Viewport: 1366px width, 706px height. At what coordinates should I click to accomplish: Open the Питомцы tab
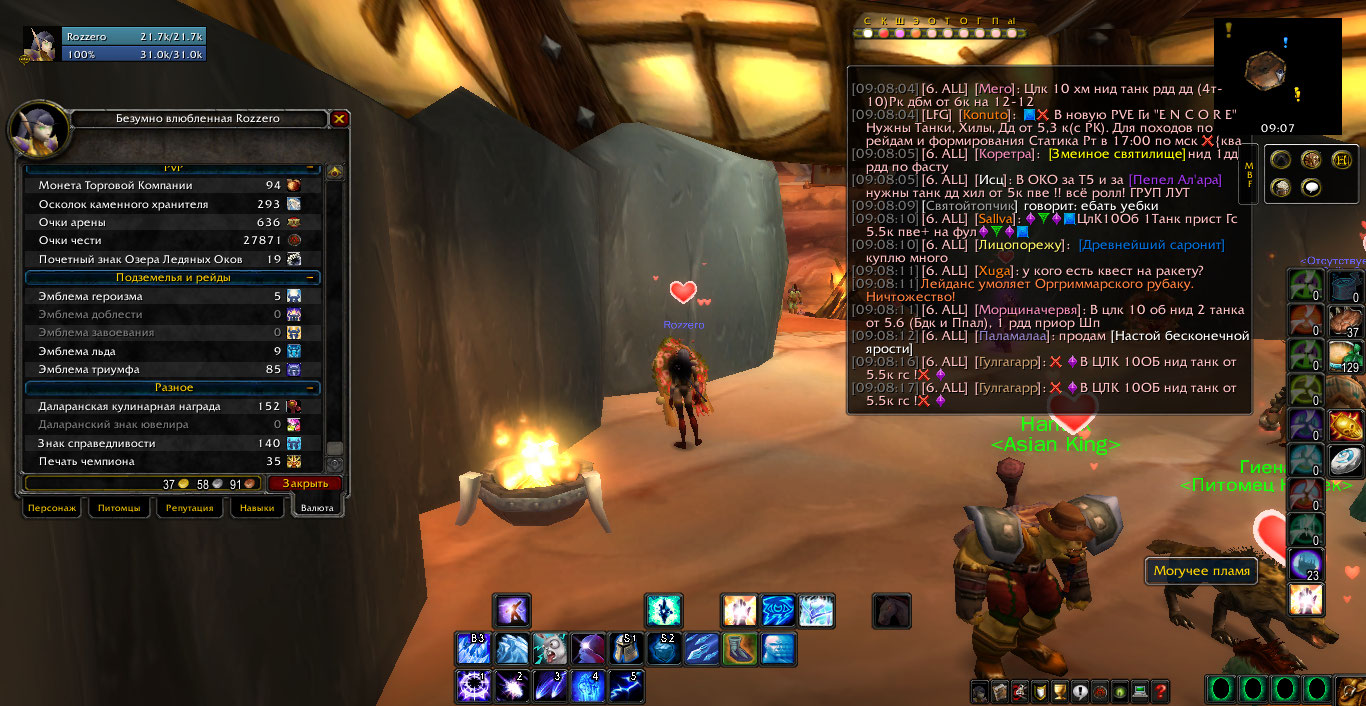(x=119, y=508)
